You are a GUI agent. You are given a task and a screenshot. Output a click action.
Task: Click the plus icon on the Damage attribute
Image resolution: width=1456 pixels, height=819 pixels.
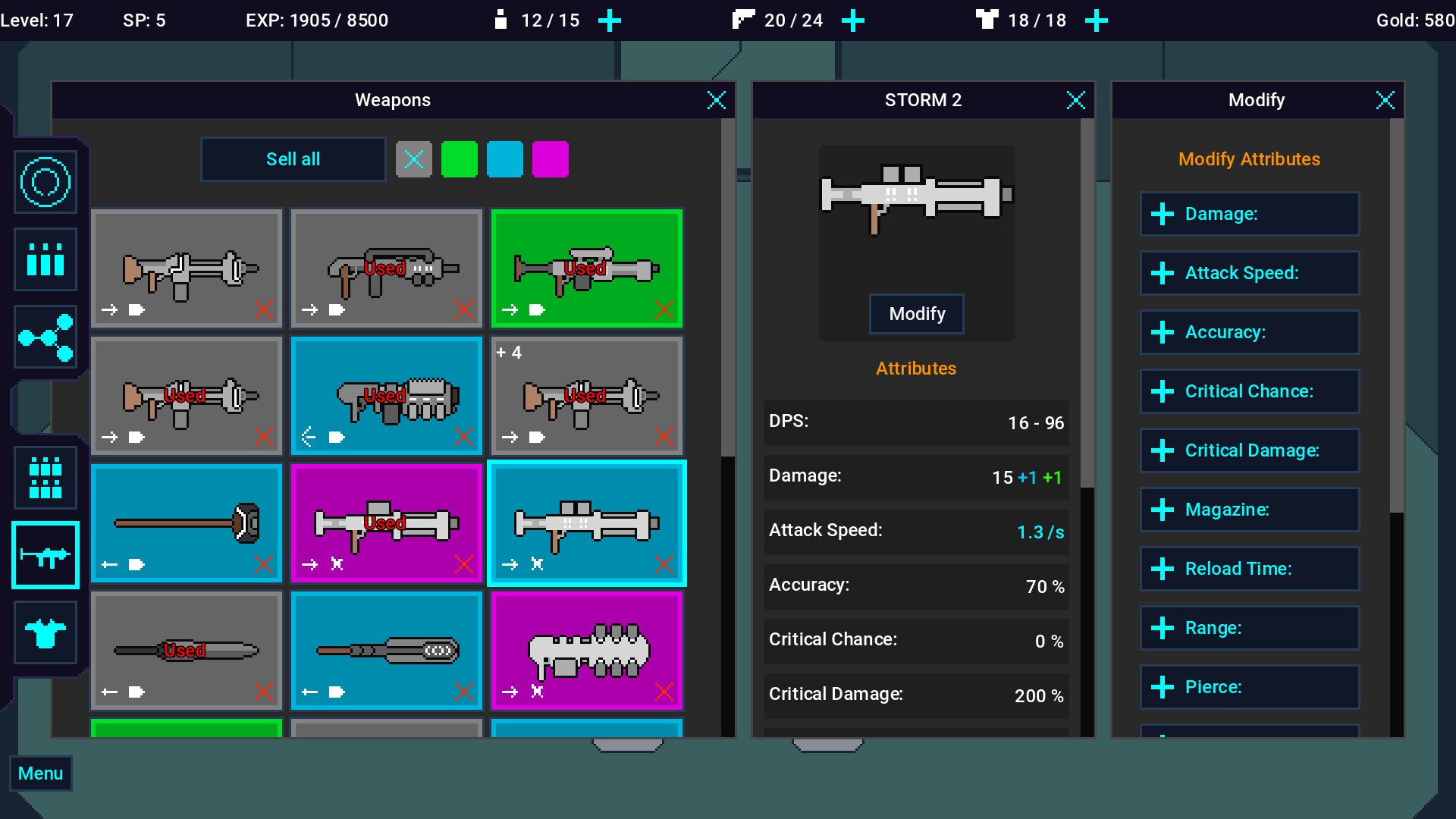(x=1163, y=214)
